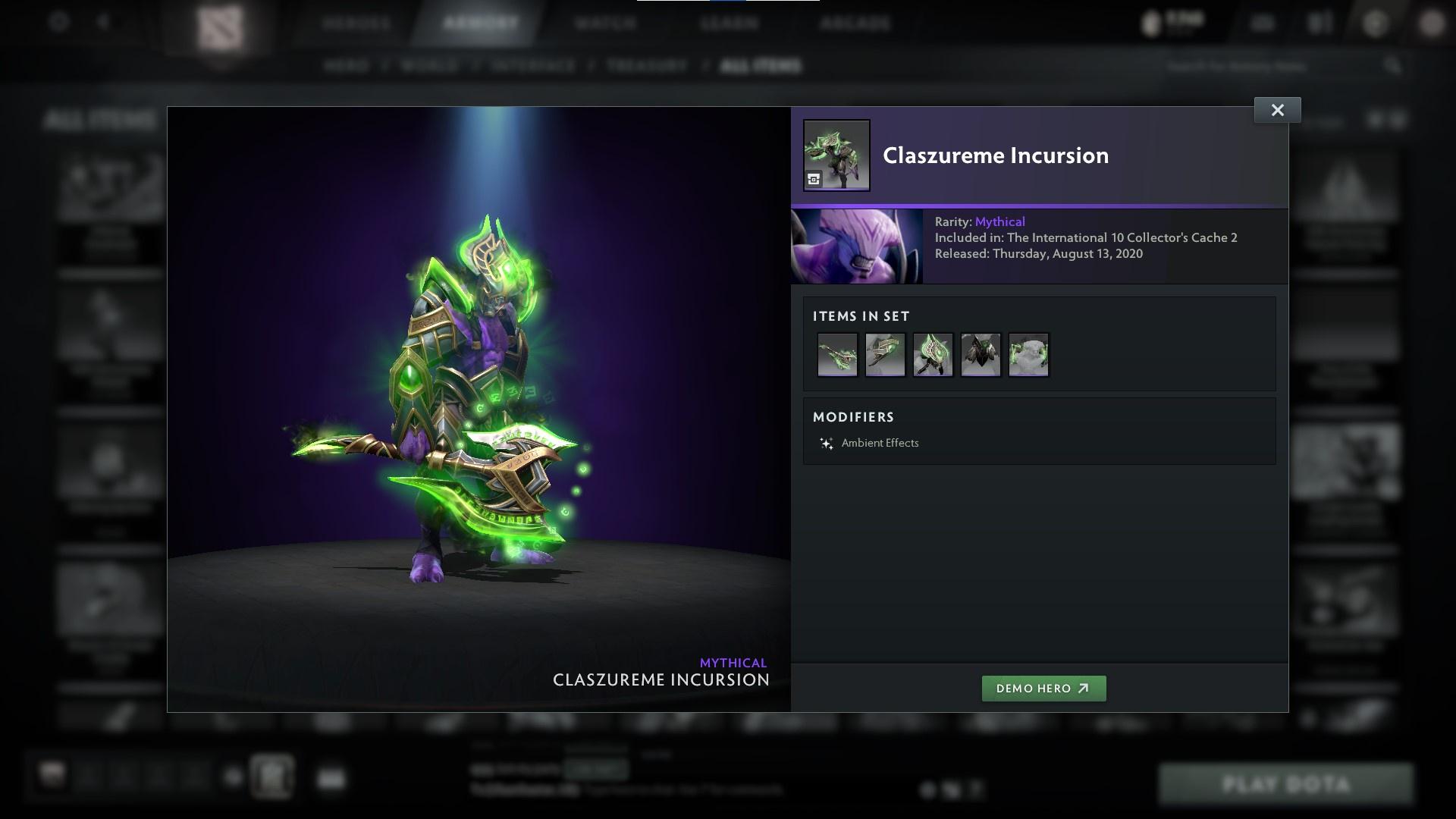Select the ALL ITEMS breadcrumb
The width and height of the screenshot is (1456, 819).
coord(761,66)
